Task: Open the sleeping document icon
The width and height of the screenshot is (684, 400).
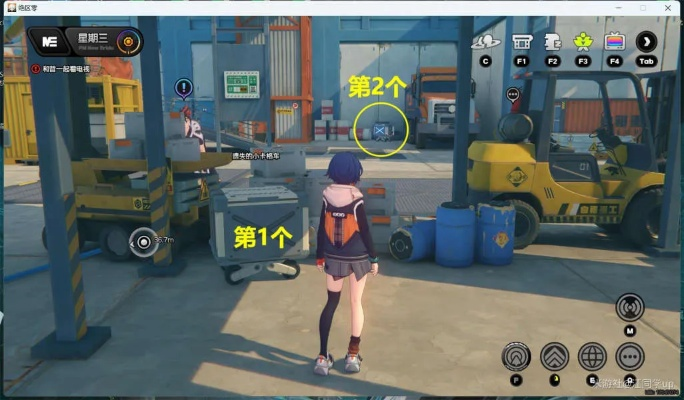Action: point(551,42)
